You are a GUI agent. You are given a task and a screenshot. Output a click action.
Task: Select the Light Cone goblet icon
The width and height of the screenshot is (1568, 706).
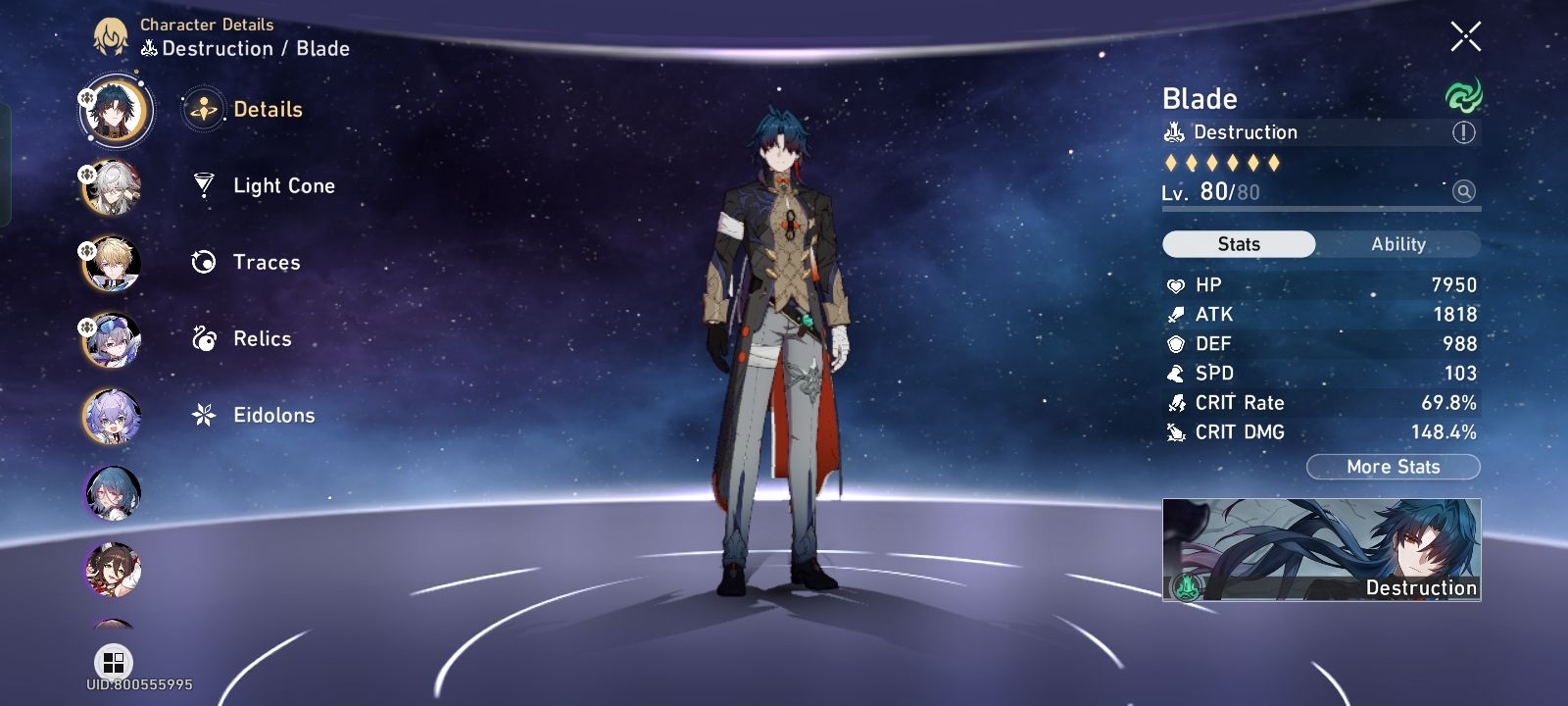point(204,185)
